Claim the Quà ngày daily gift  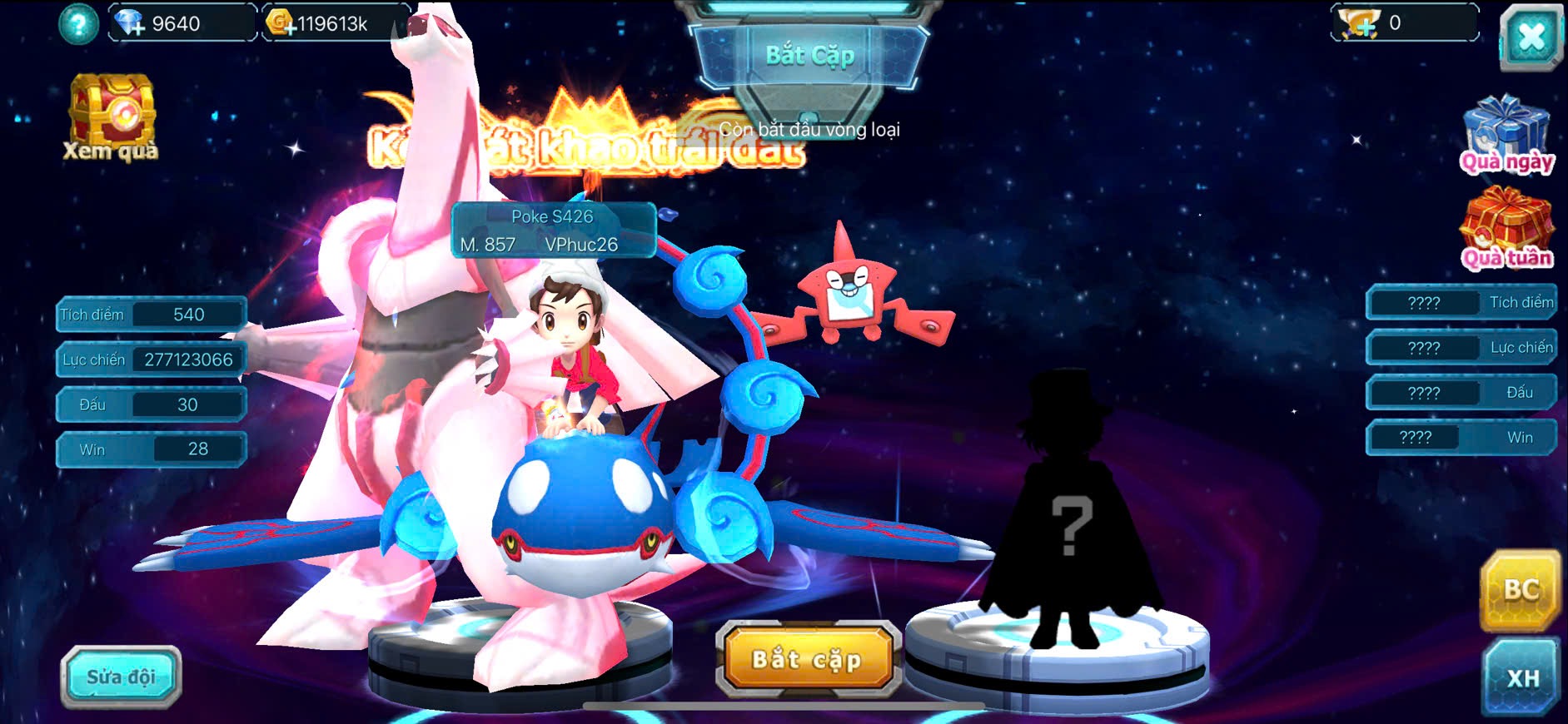(1506, 134)
